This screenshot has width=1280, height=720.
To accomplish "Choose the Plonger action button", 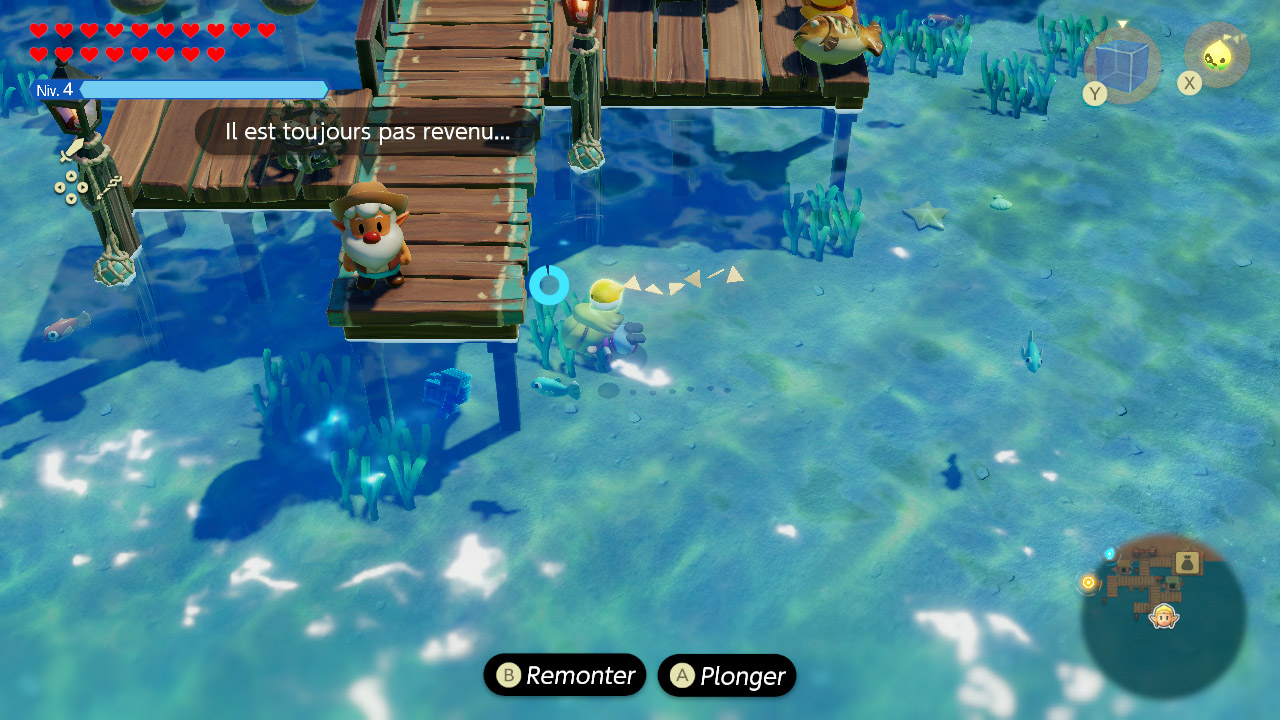I will [x=727, y=676].
